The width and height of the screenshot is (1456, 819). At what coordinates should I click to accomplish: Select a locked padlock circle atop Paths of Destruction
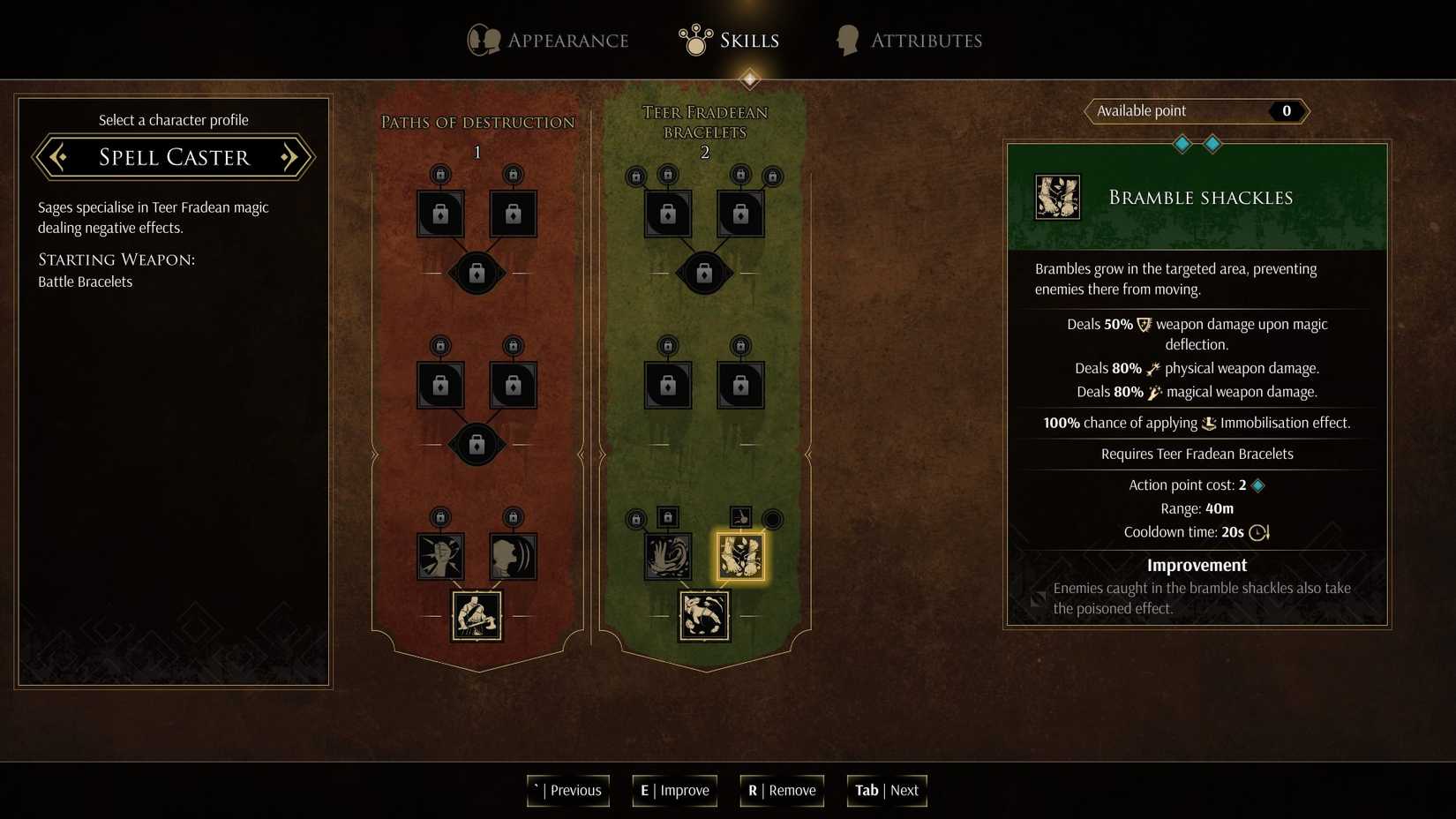click(x=440, y=175)
